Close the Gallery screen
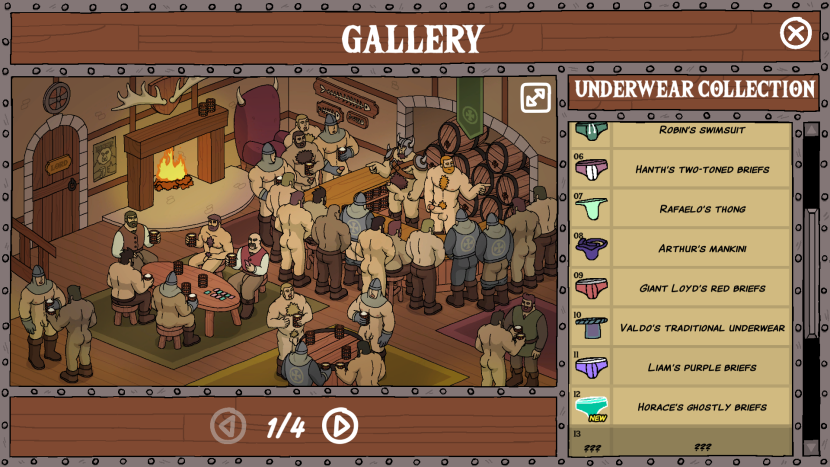 click(795, 34)
